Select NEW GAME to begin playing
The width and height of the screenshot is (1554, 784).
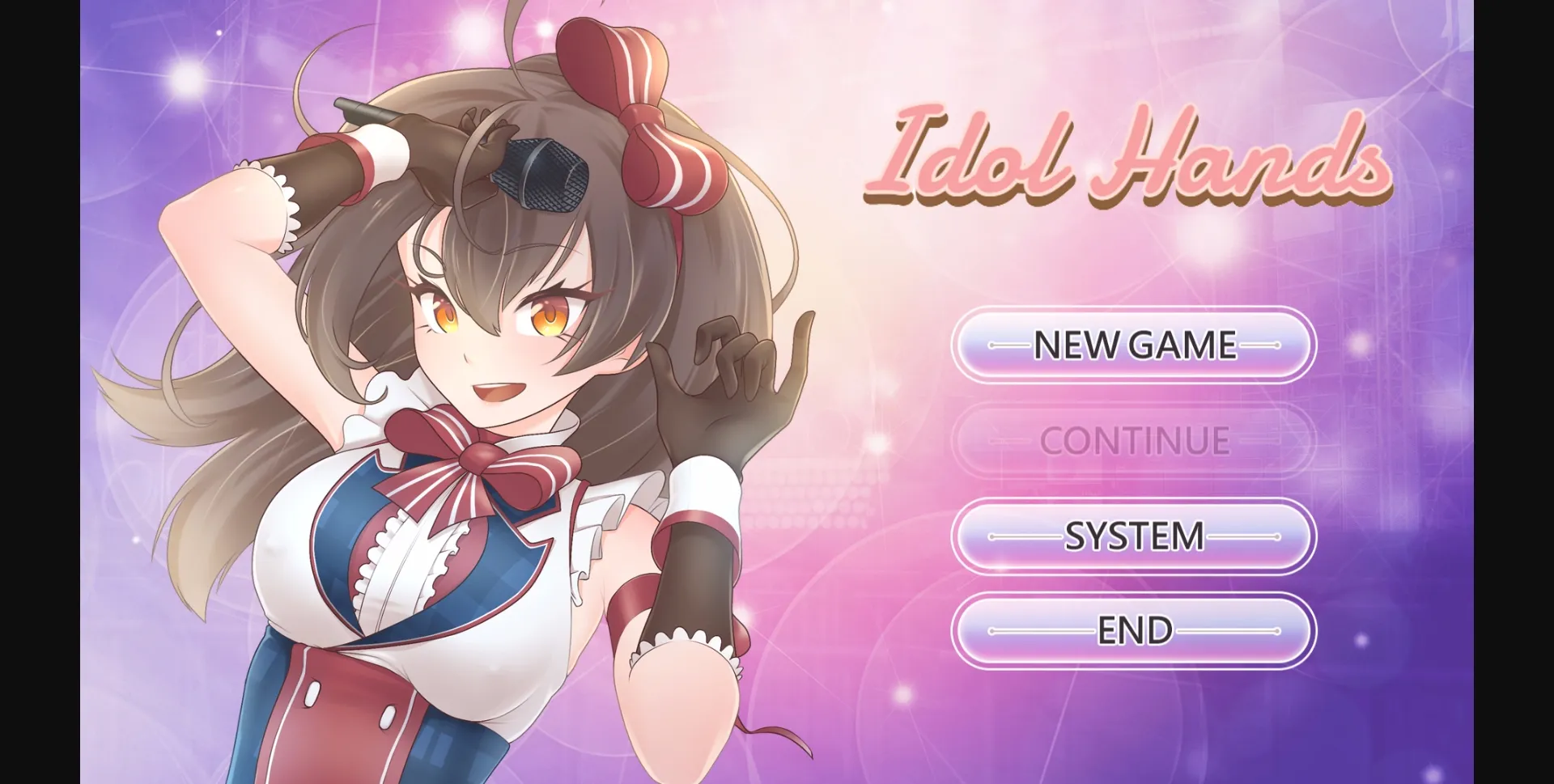pos(1132,345)
